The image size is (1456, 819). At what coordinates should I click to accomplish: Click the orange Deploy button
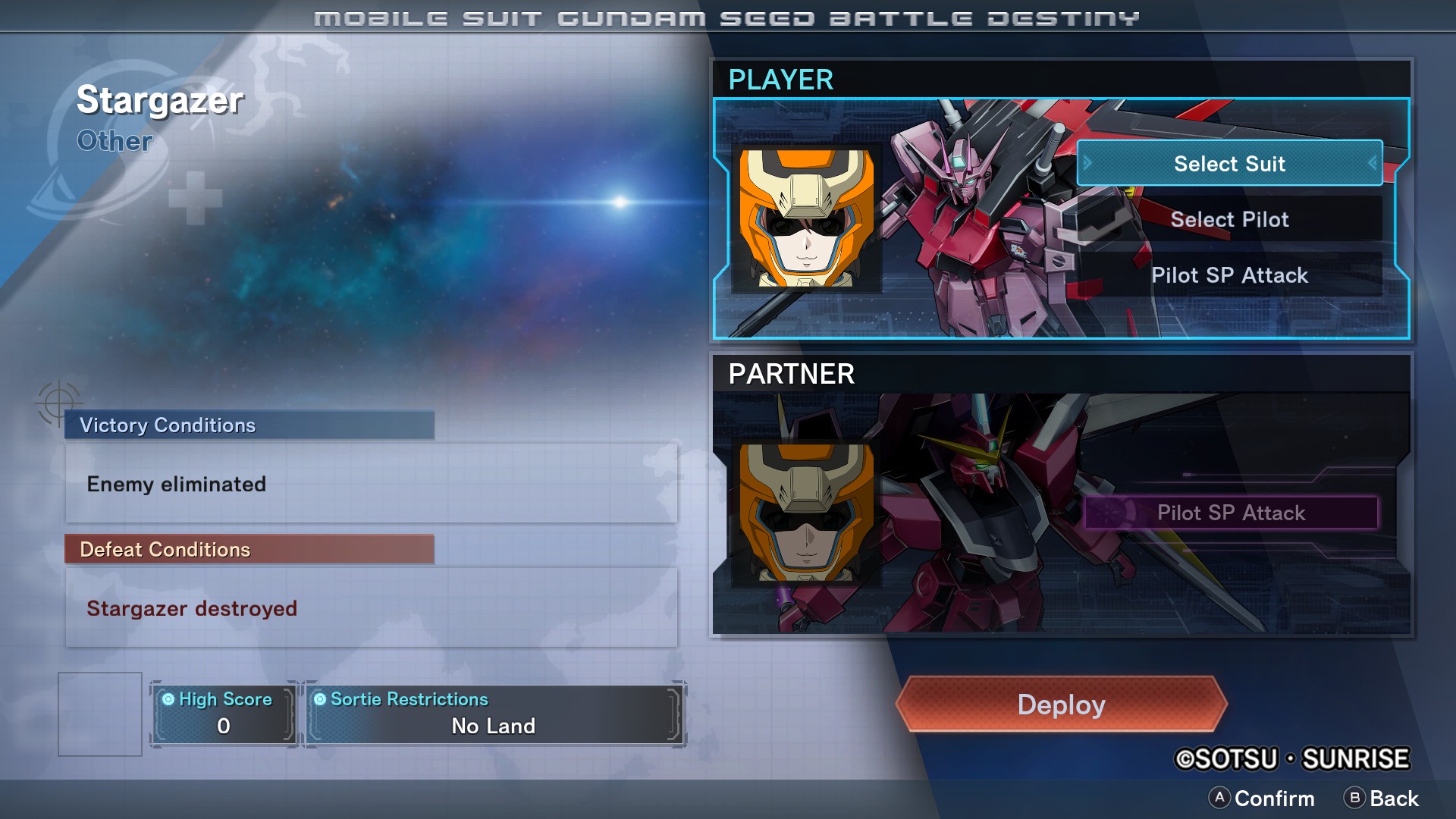click(x=1061, y=704)
